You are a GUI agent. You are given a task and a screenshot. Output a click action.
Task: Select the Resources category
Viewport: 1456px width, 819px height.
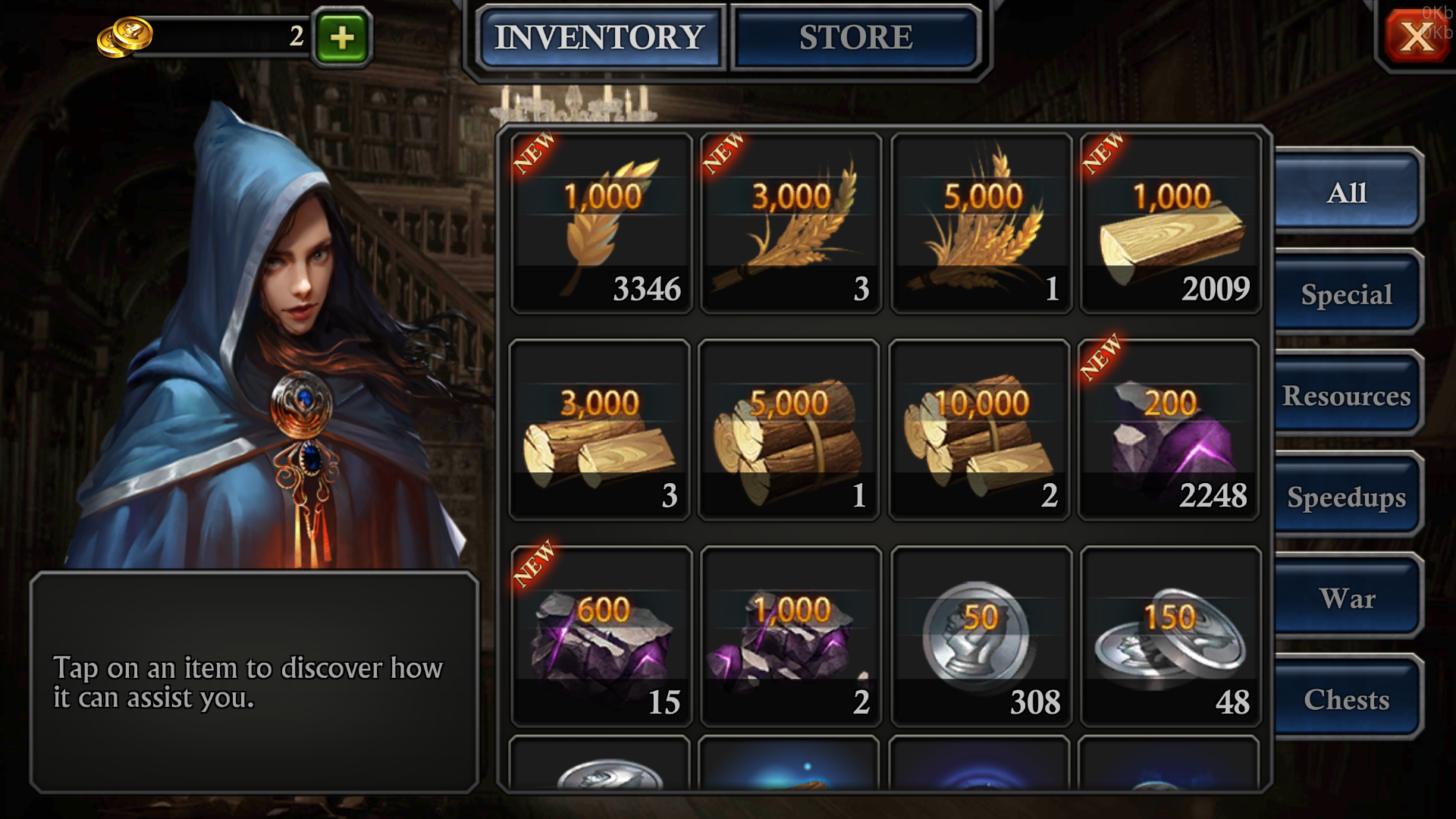[1346, 396]
